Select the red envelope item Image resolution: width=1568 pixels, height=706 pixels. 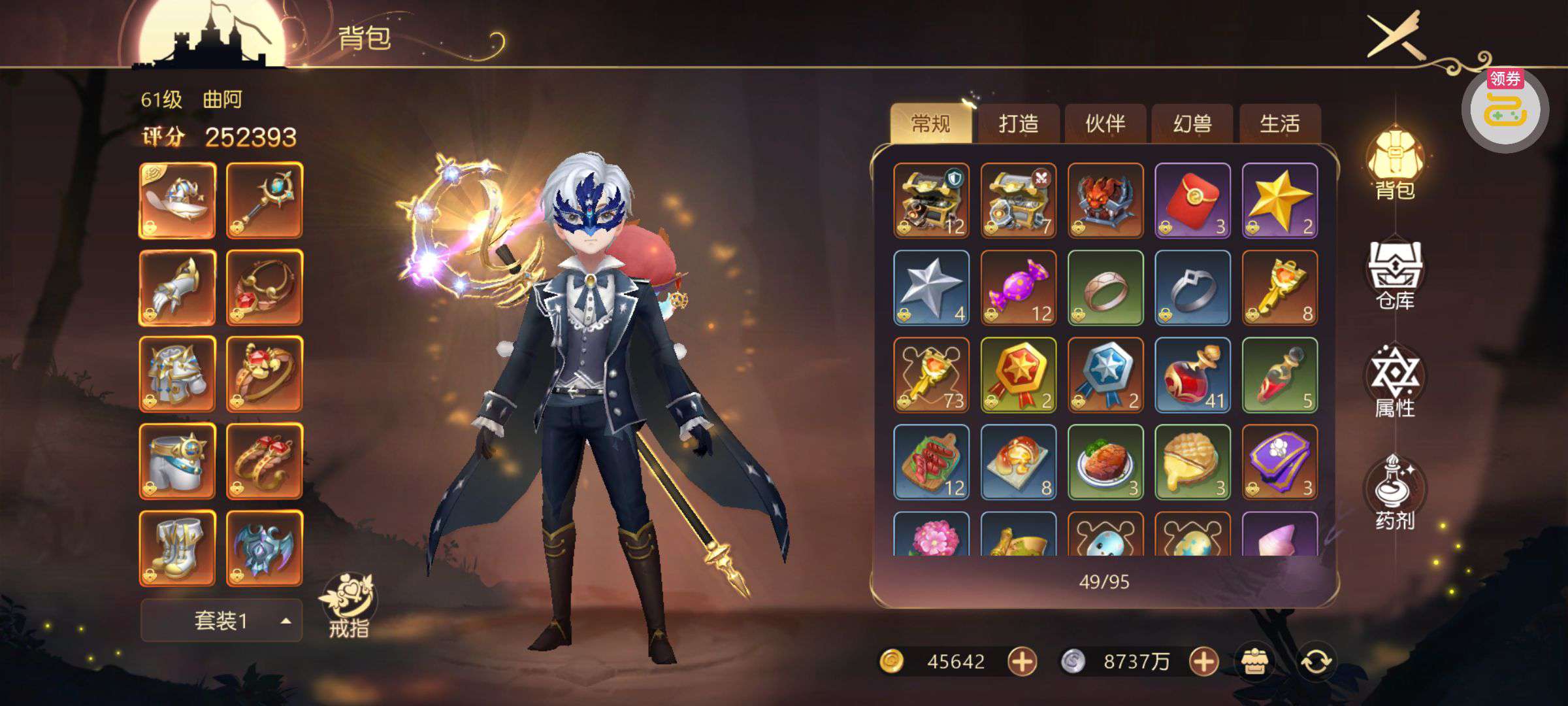pyautogui.click(x=1192, y=201)
